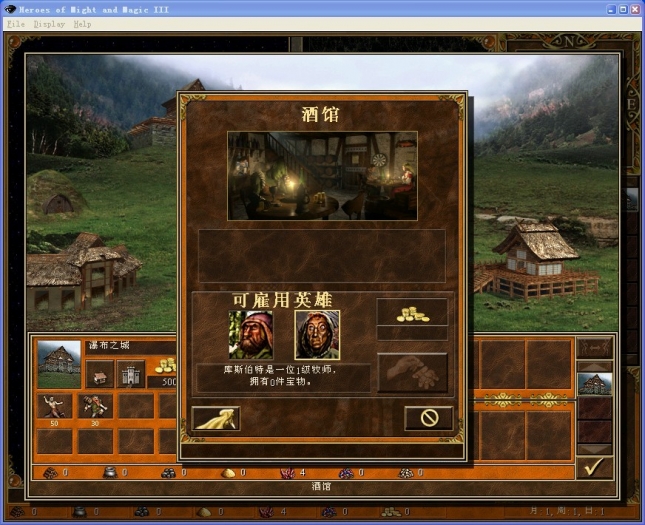Close the game window
Image resolution: width=645 pixels, height=525 pixels.
pos(633,8)
